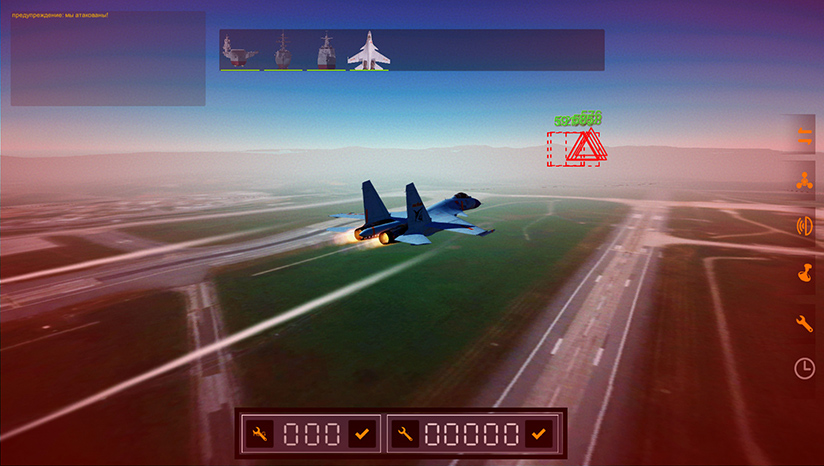Toggle the radar sensor icon
Screen dimensions: 824x466
click(803, 226)
